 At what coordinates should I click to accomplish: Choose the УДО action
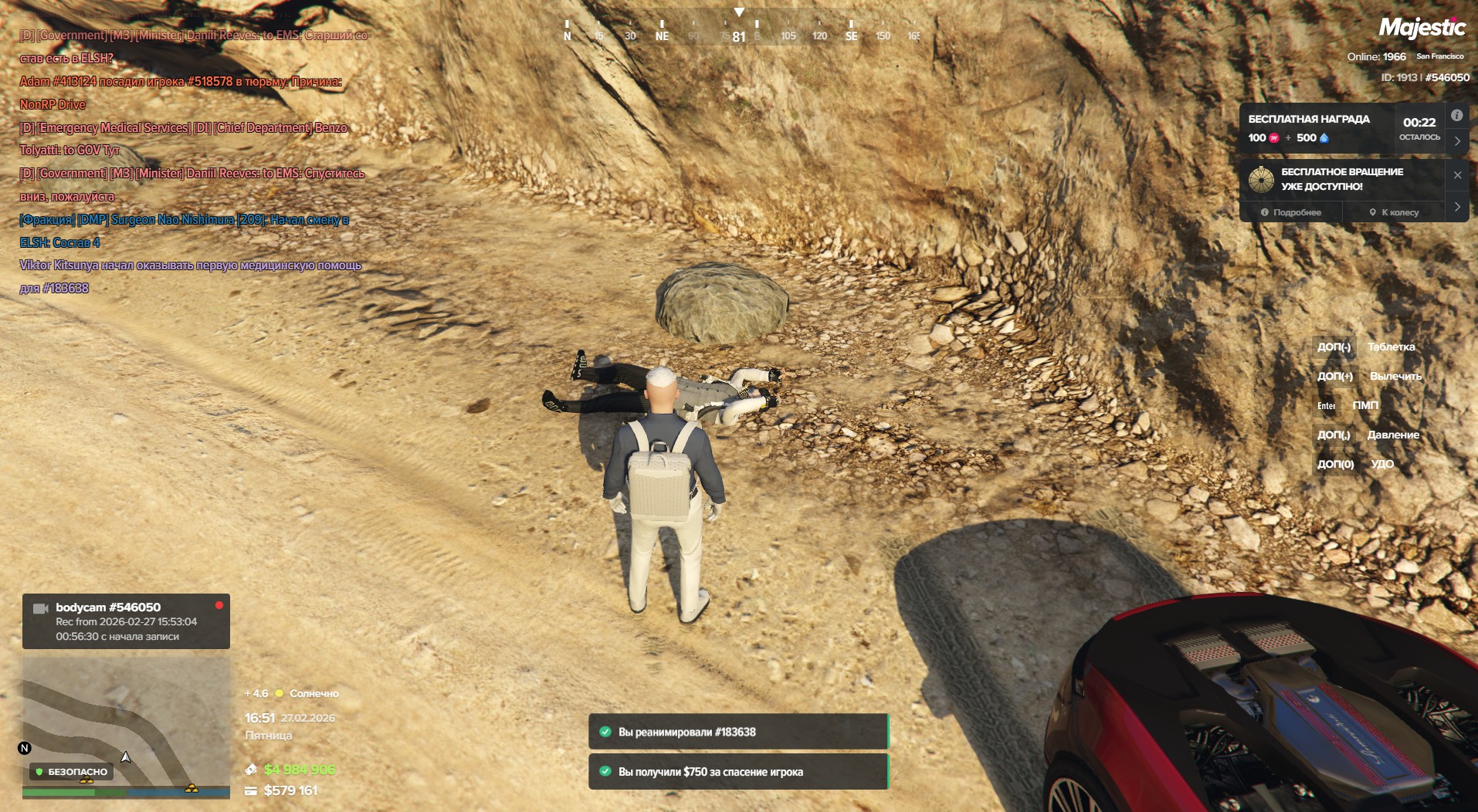point(1381,465)
